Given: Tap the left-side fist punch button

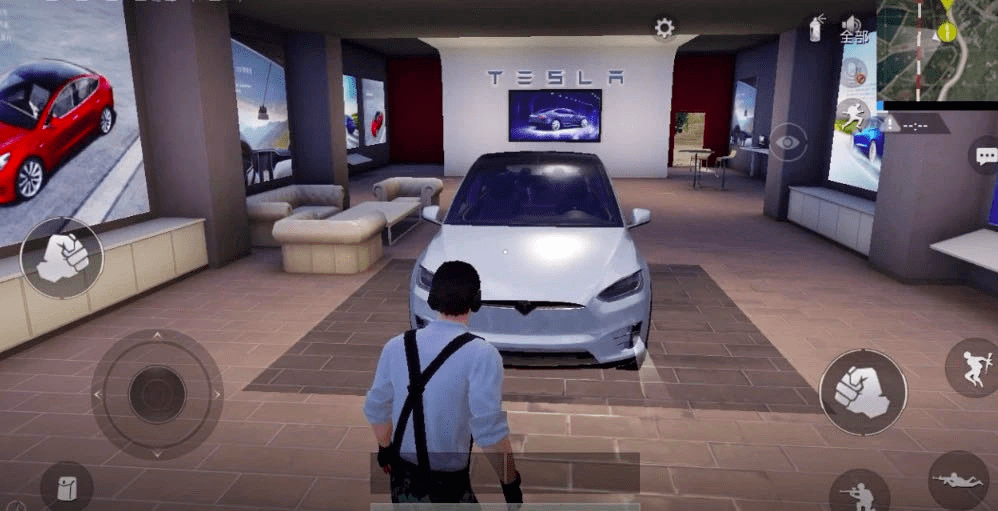Looking at the screenshot, I should [62, 257].
